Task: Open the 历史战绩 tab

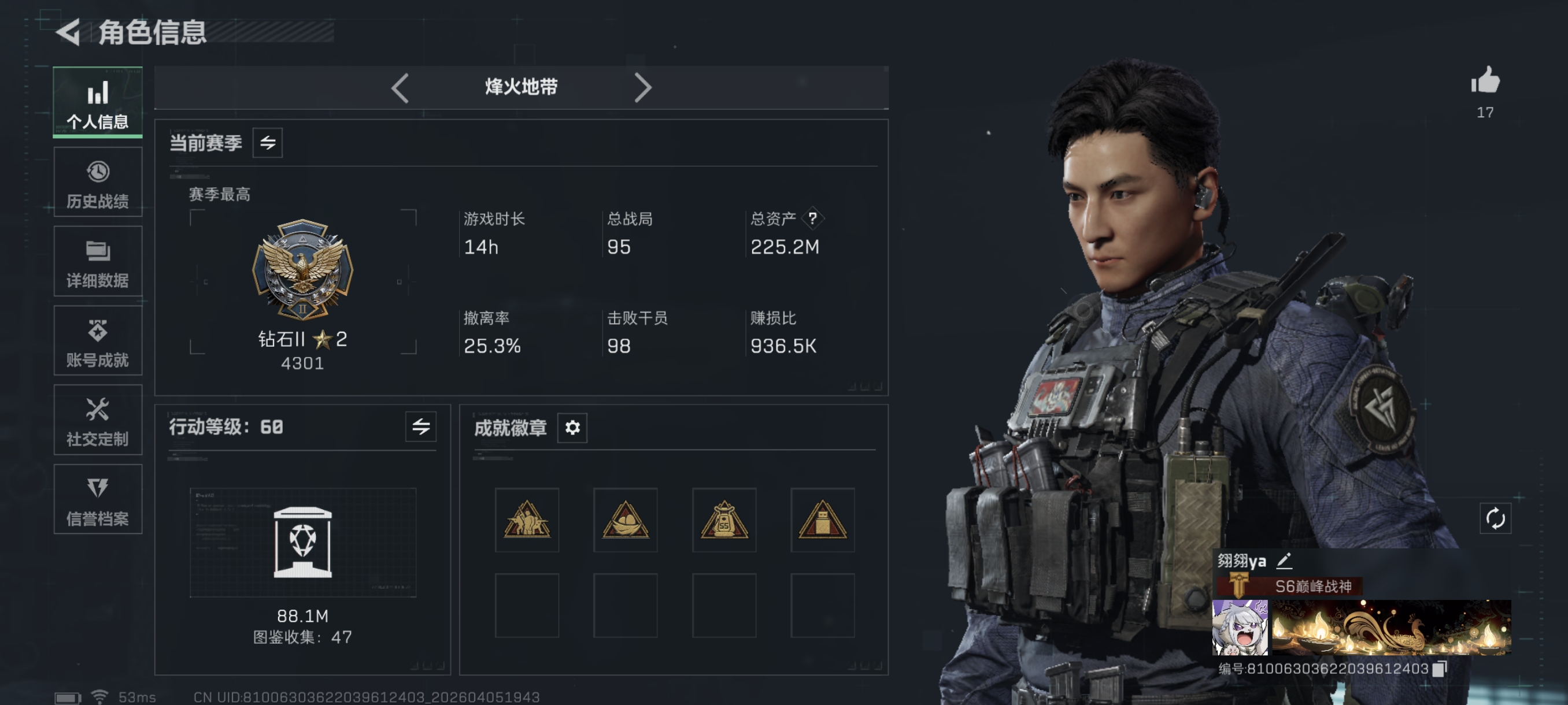Action: [97, 182]
